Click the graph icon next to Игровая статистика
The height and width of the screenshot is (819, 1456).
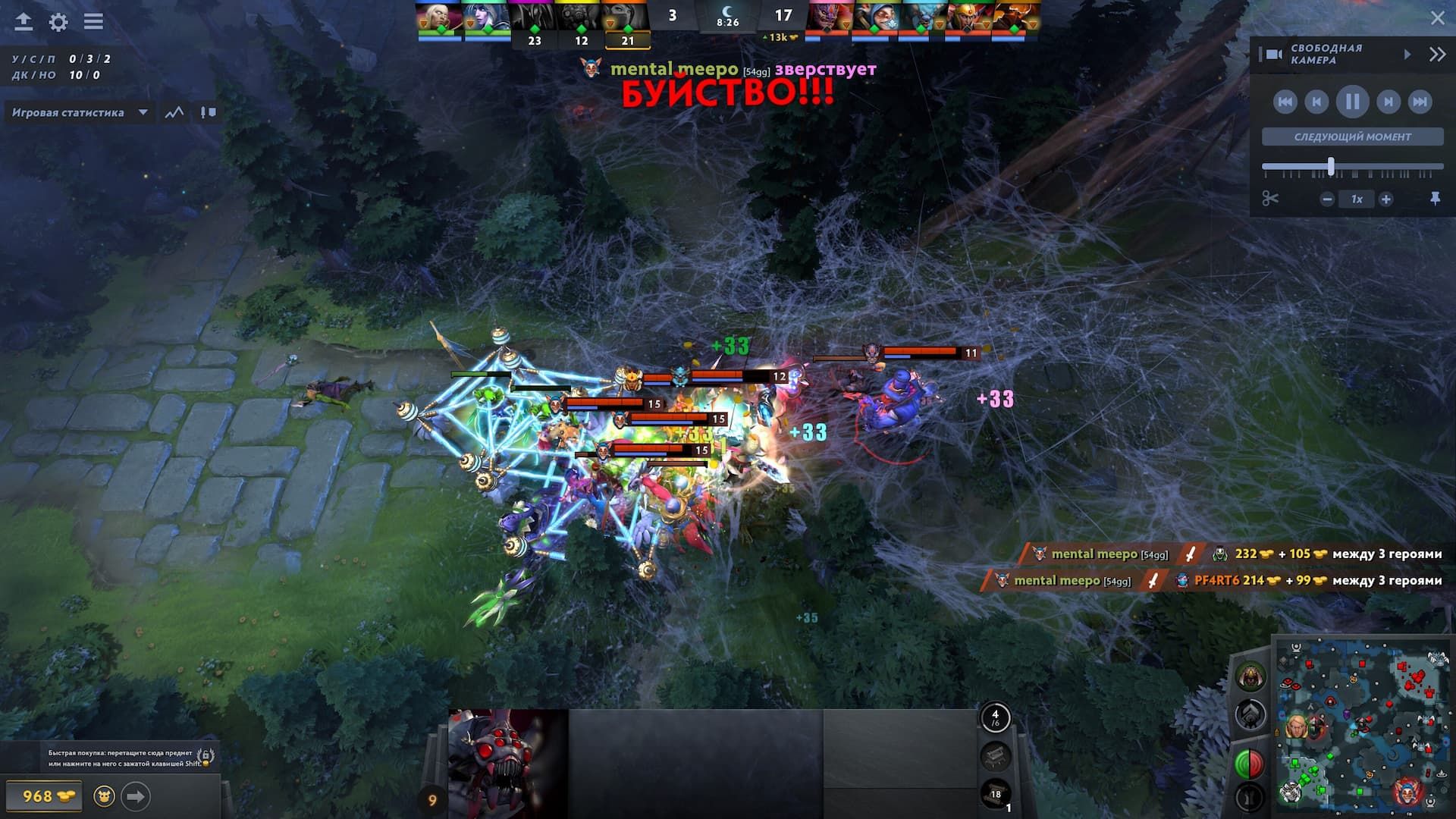point(175,112)
